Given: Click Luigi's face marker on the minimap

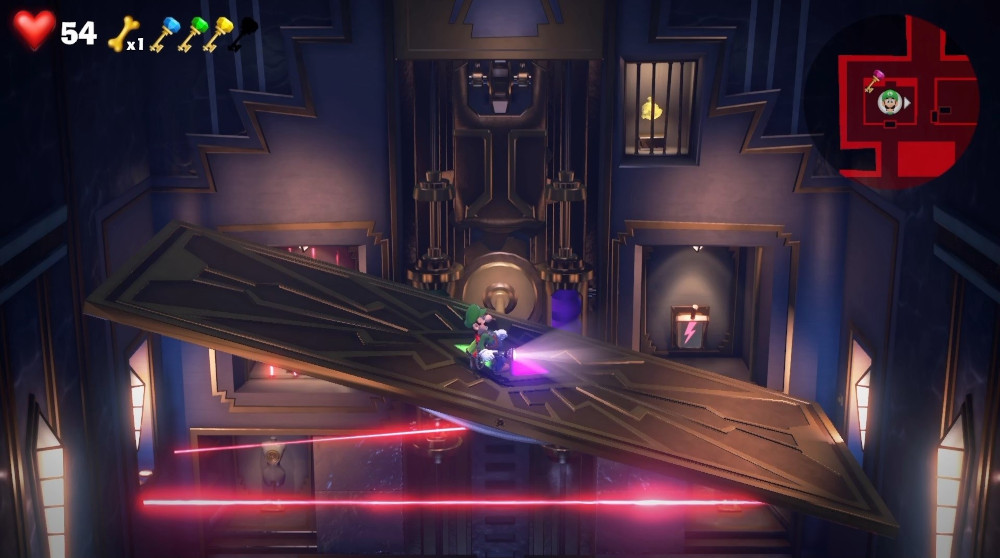Looking at the screenshot, I should tap(889, 101).
